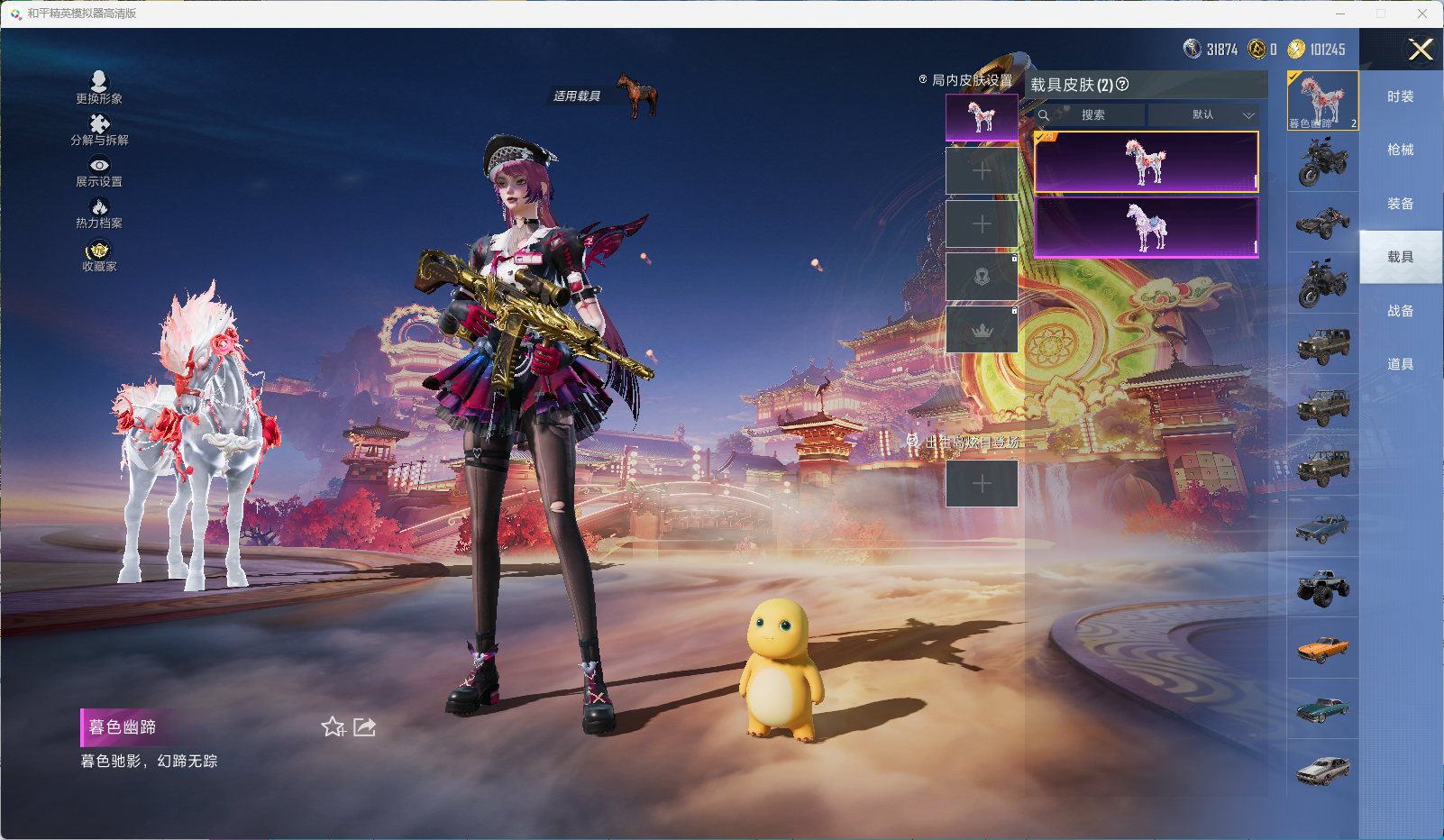Viewport: 1444px width, 840px height.
Task: Open 分解与拆解 dismantle menu
Action: point(99,130)
